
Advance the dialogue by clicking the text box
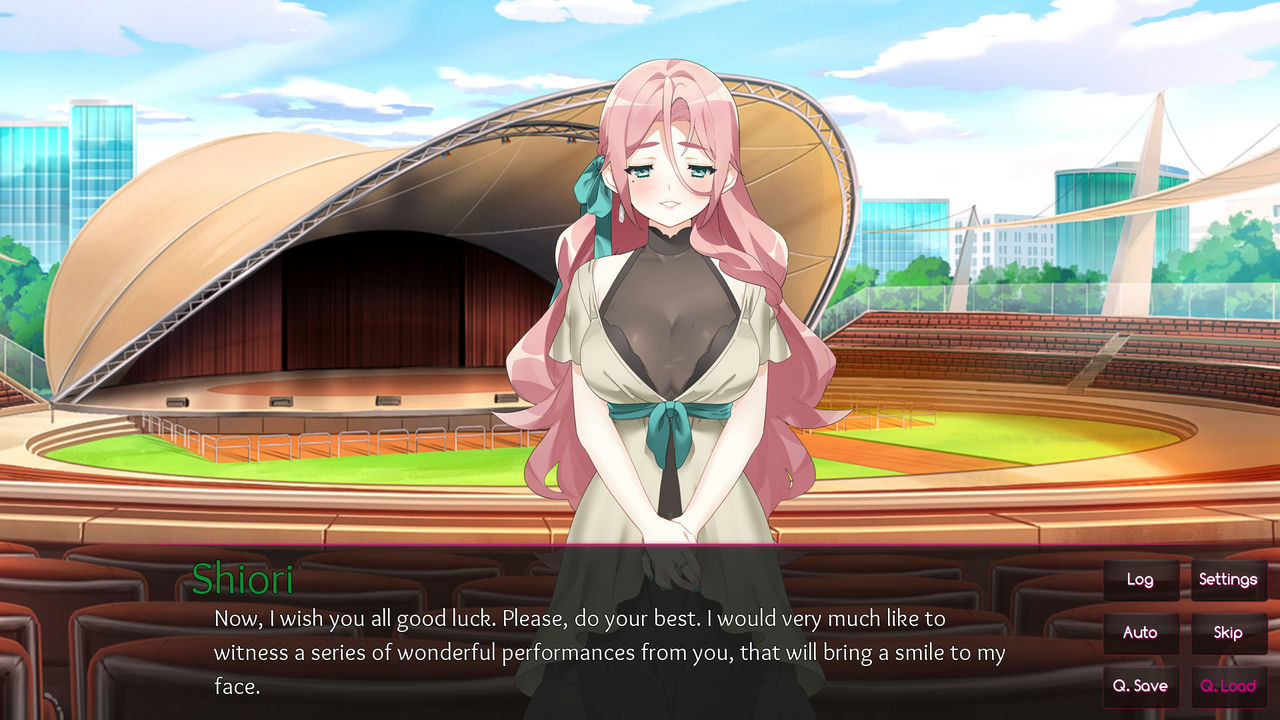click(x=600, y=650)
